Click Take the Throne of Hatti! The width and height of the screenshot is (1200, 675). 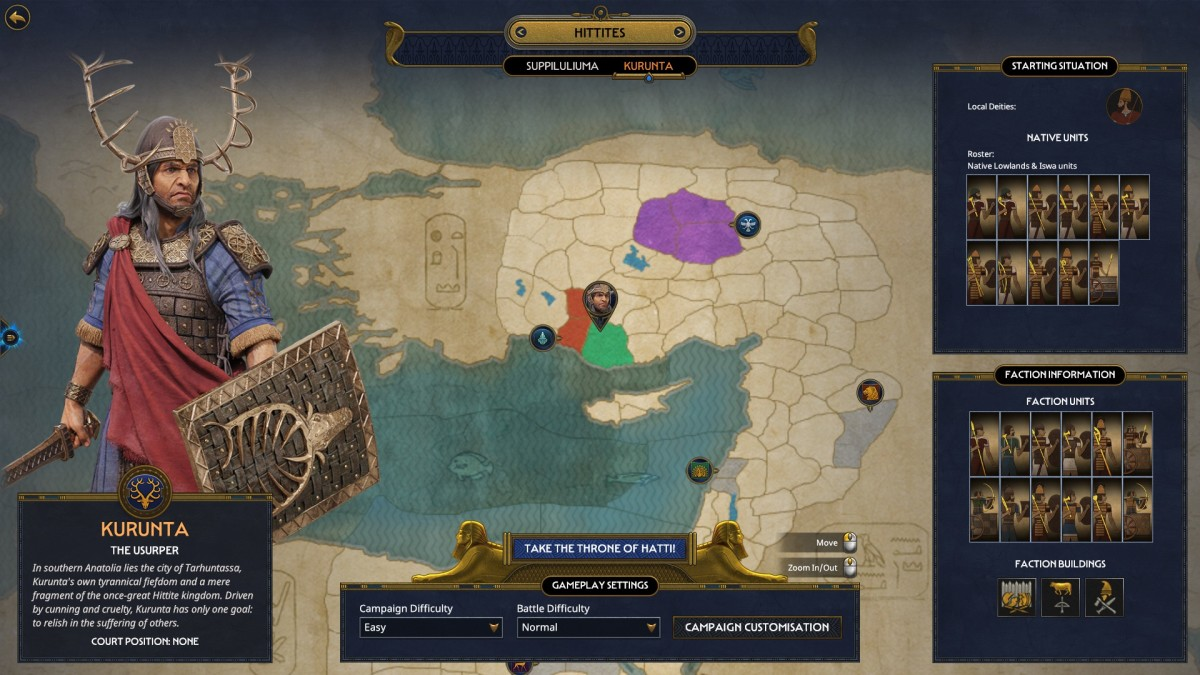tap(600, 548)
